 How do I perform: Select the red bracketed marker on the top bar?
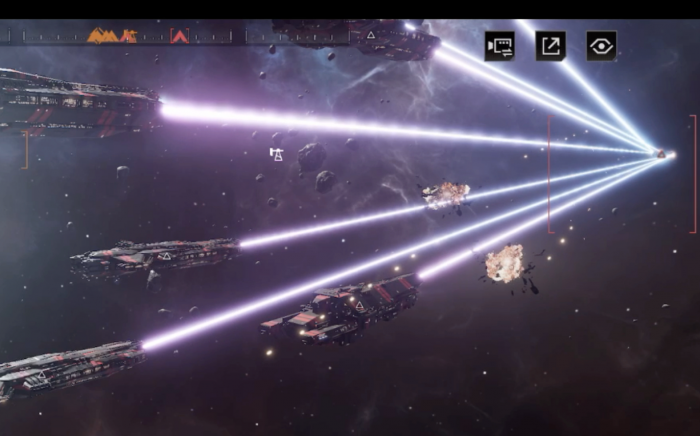coord(180,36)
